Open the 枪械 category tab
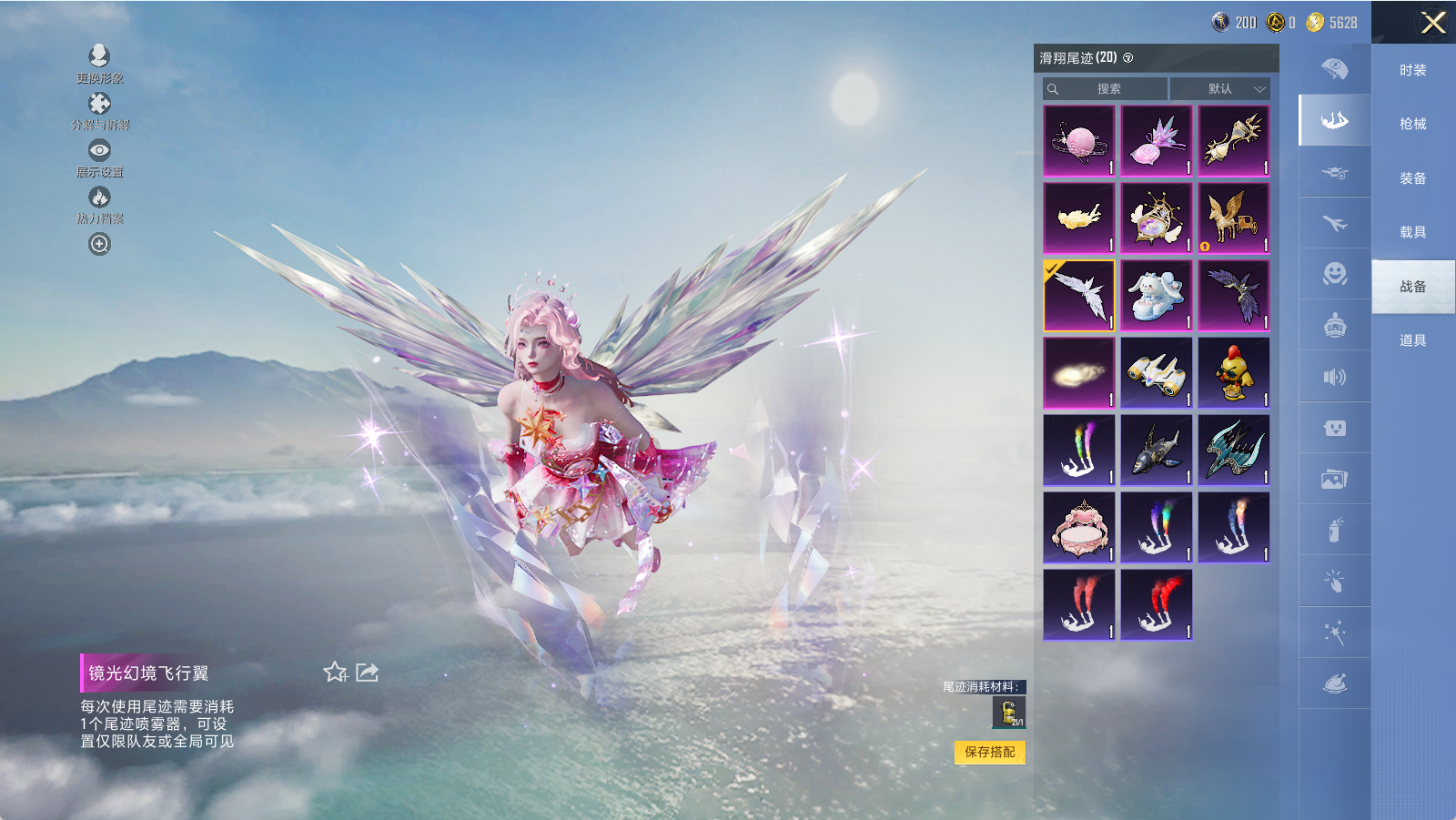Image resolution: width=1456 pixels, height=820 pixels. point(1412,124)
